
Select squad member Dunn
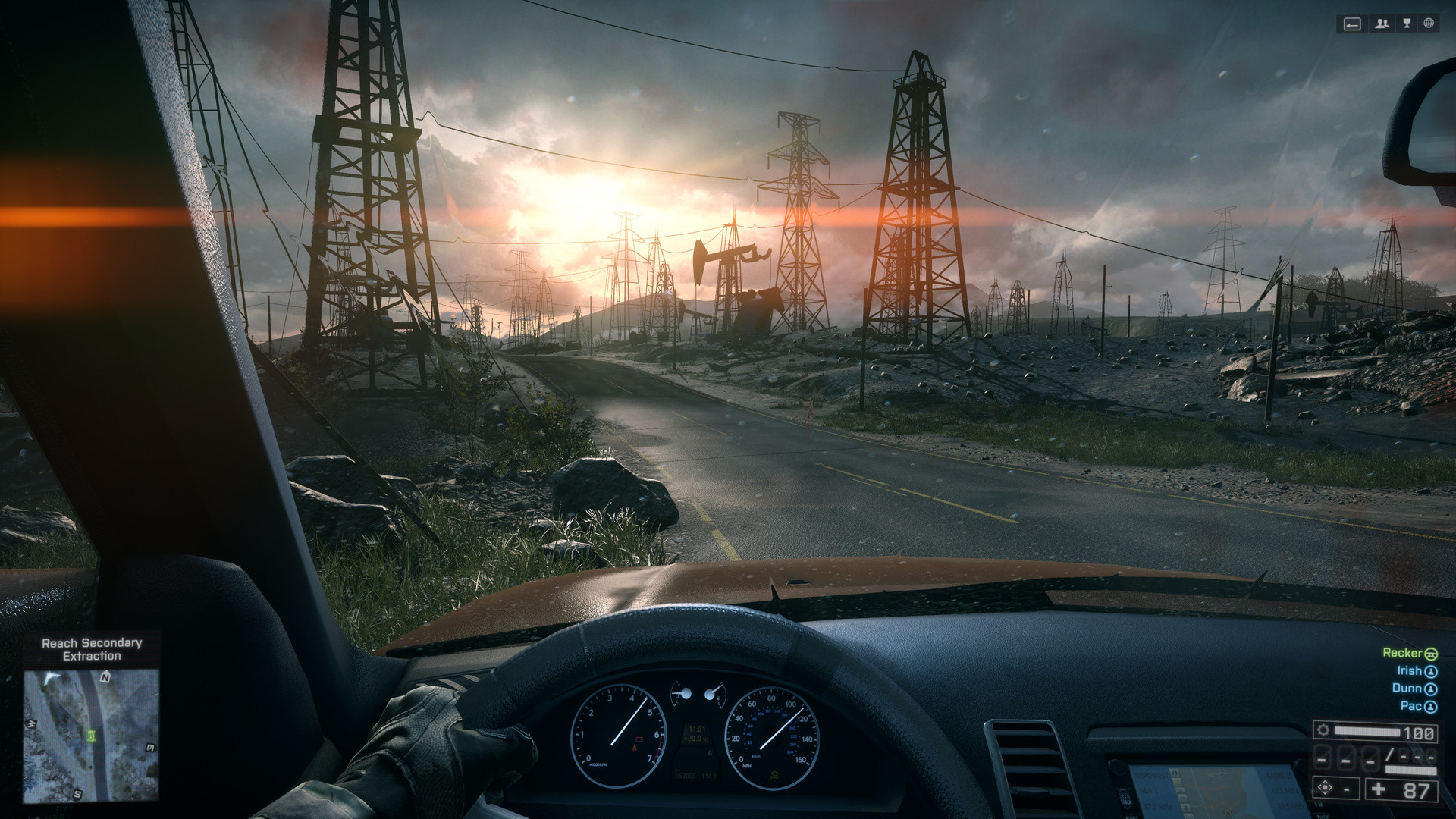pyautogui.click(x=1414, y=689)
